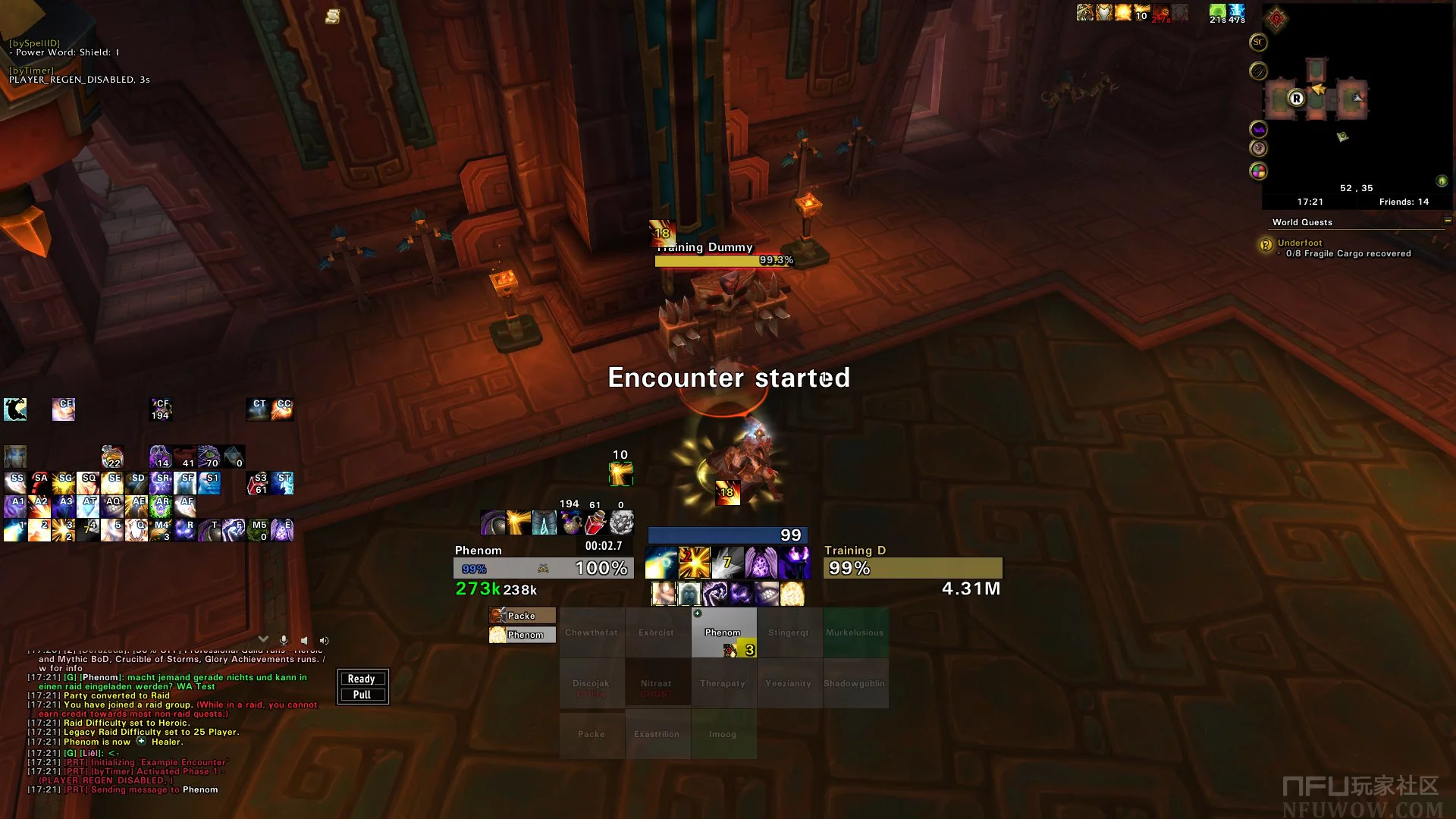Image resolution: width=1456 pixels, height=819 pixels.
Task: Select raid member Imoog
Action: coord(723,734)
